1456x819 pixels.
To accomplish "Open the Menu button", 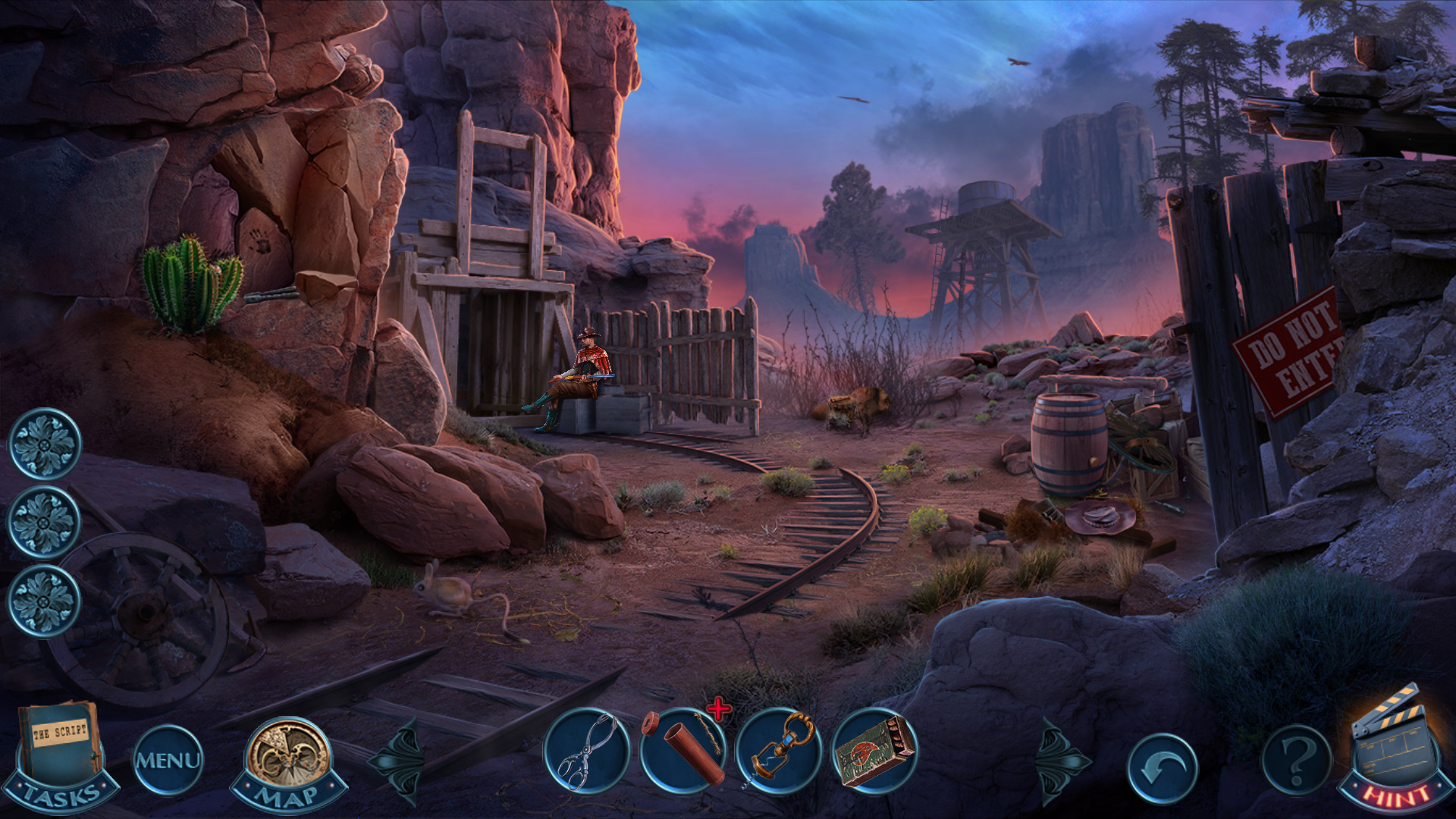I will pos(168,760).
